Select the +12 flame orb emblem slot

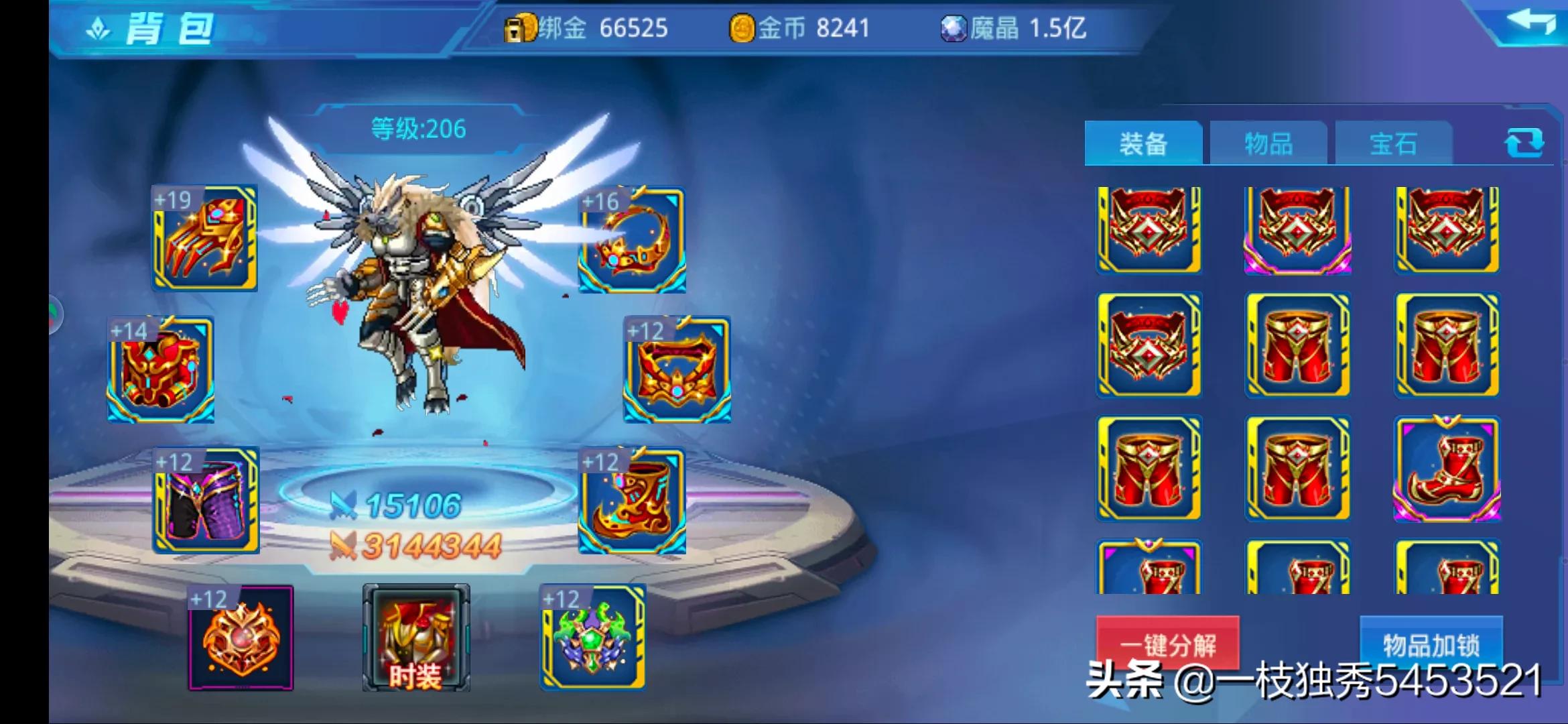click(x=241, y=638)
